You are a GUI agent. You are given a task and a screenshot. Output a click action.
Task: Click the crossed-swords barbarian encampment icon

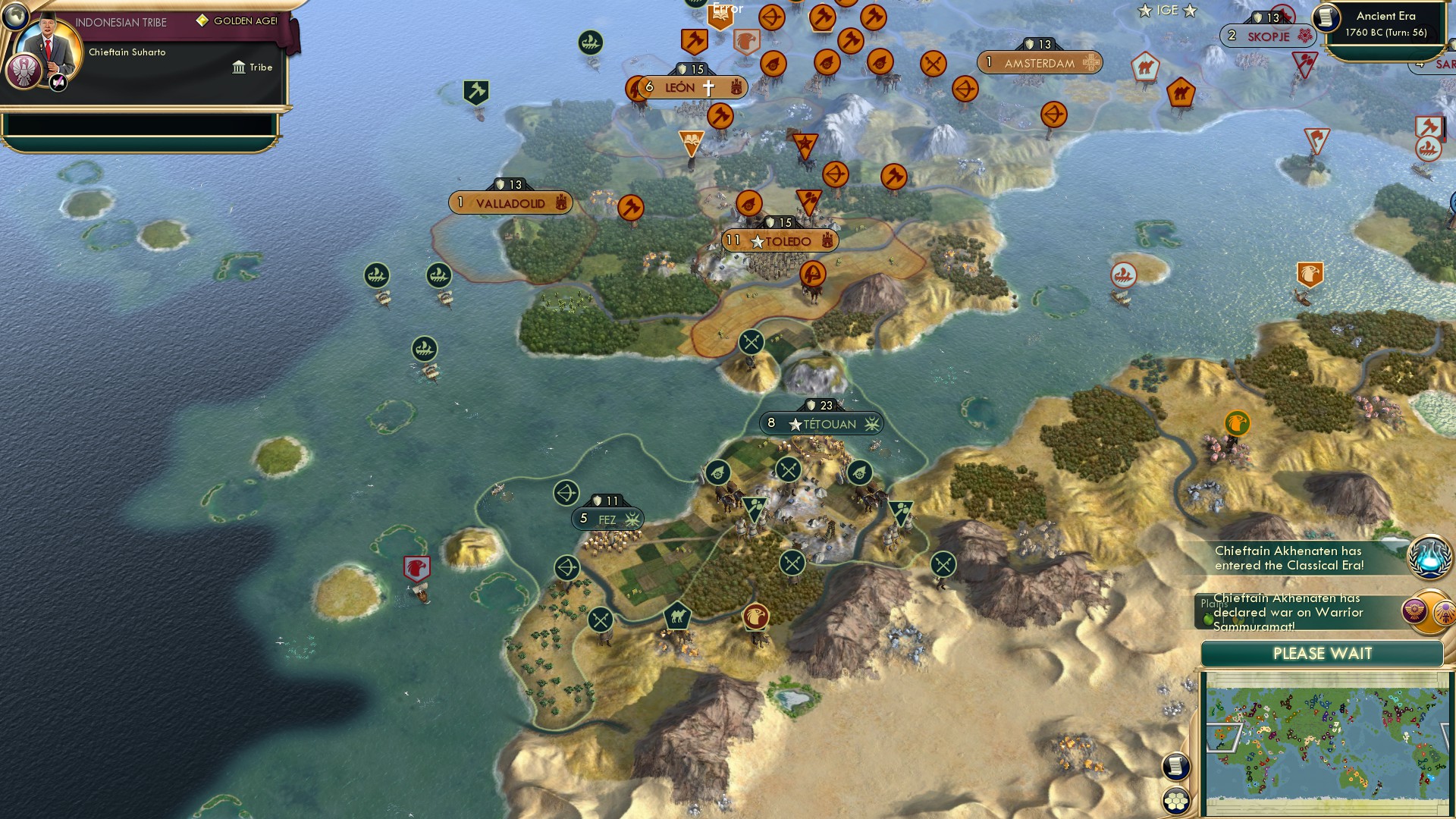[751, 342]
